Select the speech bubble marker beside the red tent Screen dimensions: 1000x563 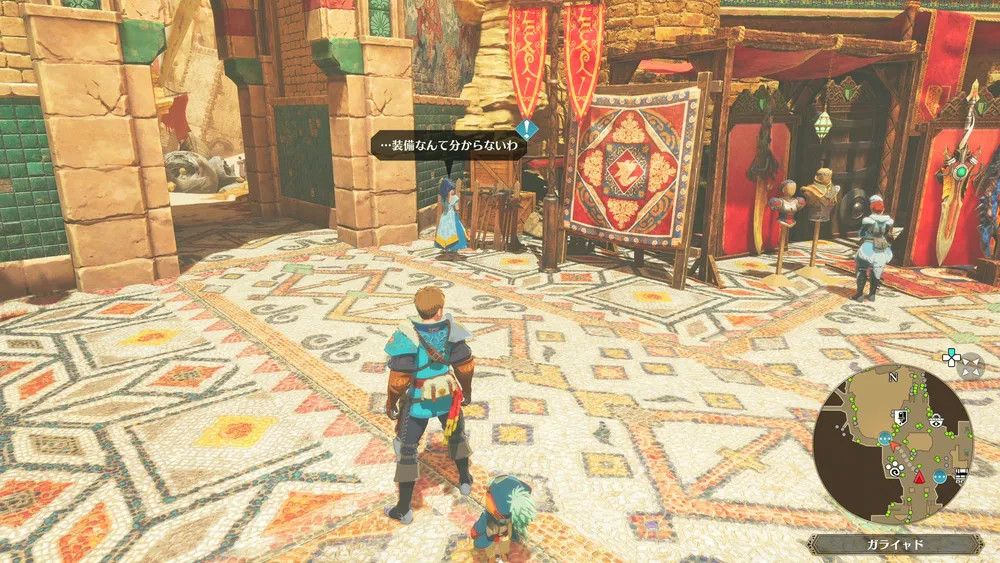click(x=940, y=477)
